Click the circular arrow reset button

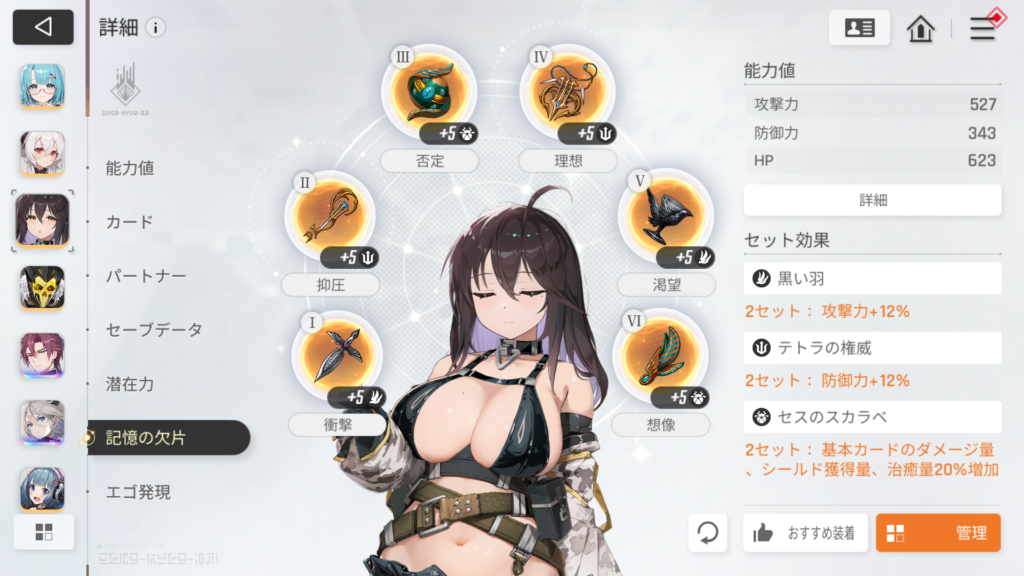click(x=708, y=533)
